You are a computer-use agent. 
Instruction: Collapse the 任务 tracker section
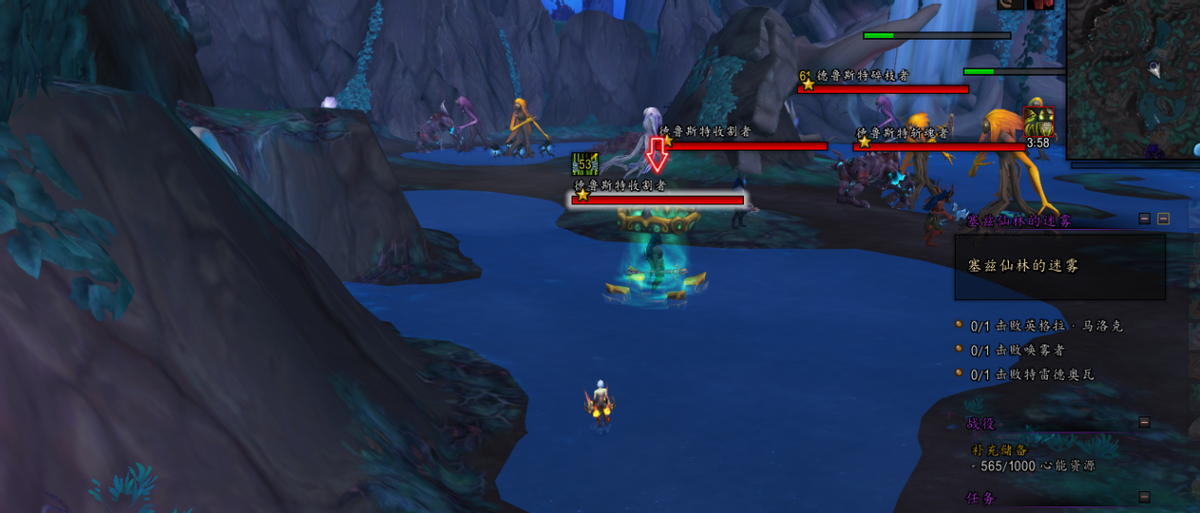1144,497
